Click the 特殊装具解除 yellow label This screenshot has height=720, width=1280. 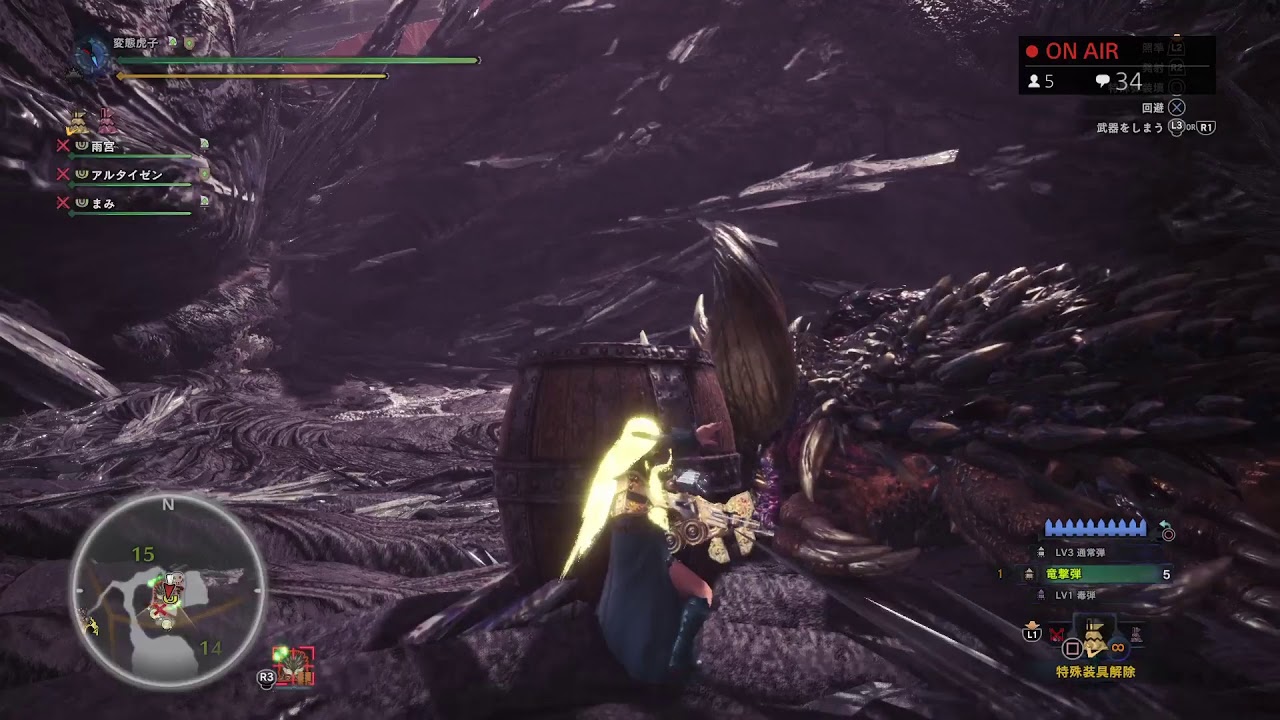(x=1097, y=670)
